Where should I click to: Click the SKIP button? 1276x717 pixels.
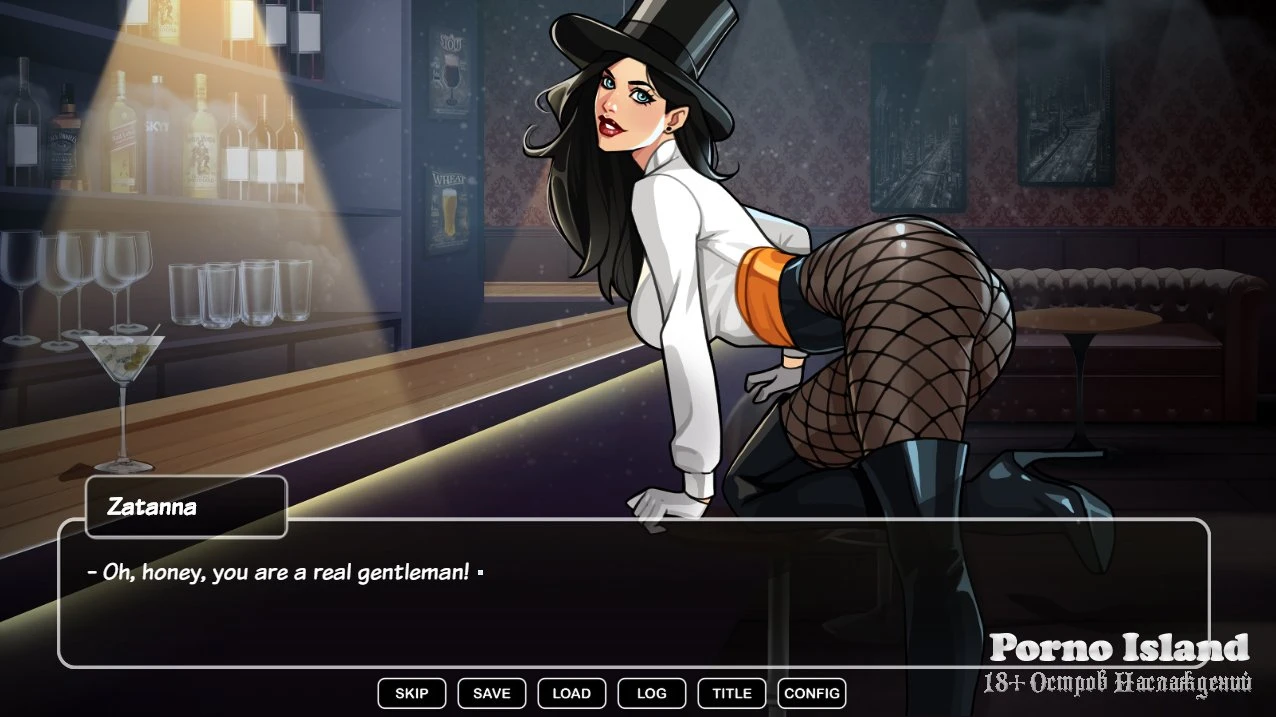point(411,693)
